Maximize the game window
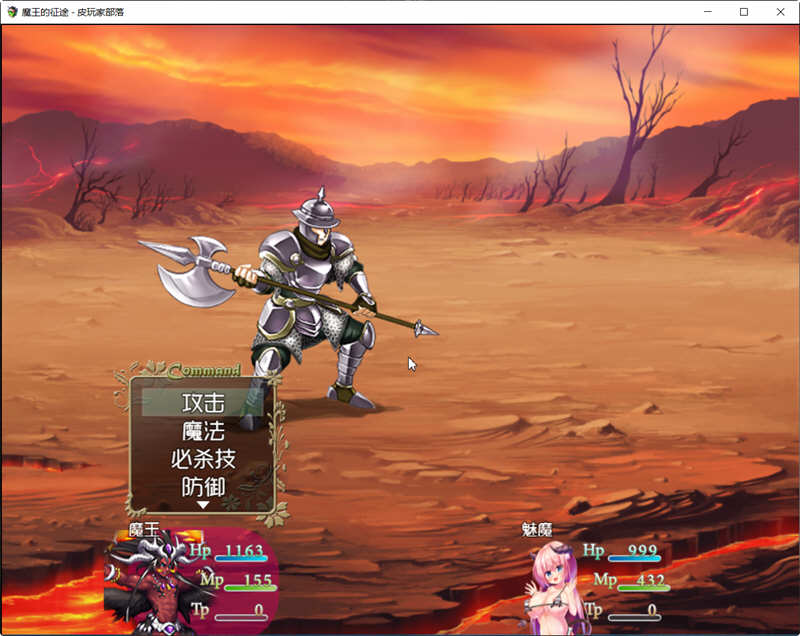 coord(744,12)
